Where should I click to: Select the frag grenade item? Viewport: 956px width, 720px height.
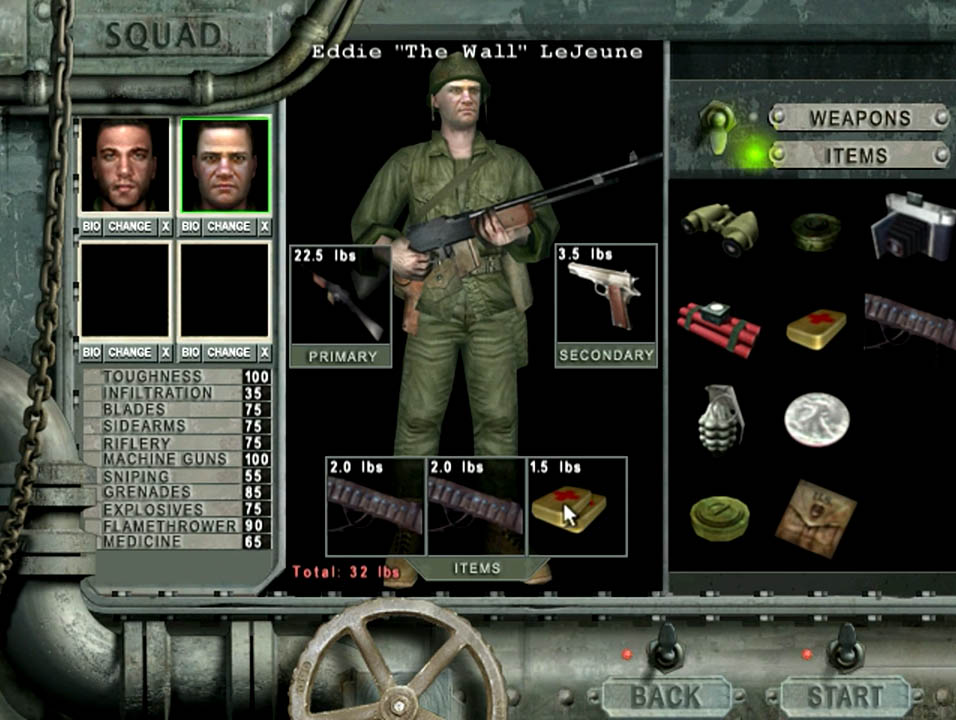(719, 418)
